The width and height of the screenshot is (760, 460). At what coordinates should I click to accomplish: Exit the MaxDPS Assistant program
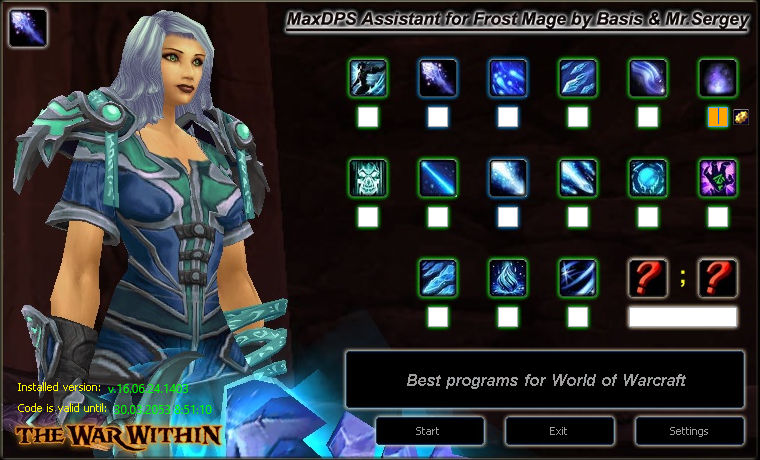(559, 431)
